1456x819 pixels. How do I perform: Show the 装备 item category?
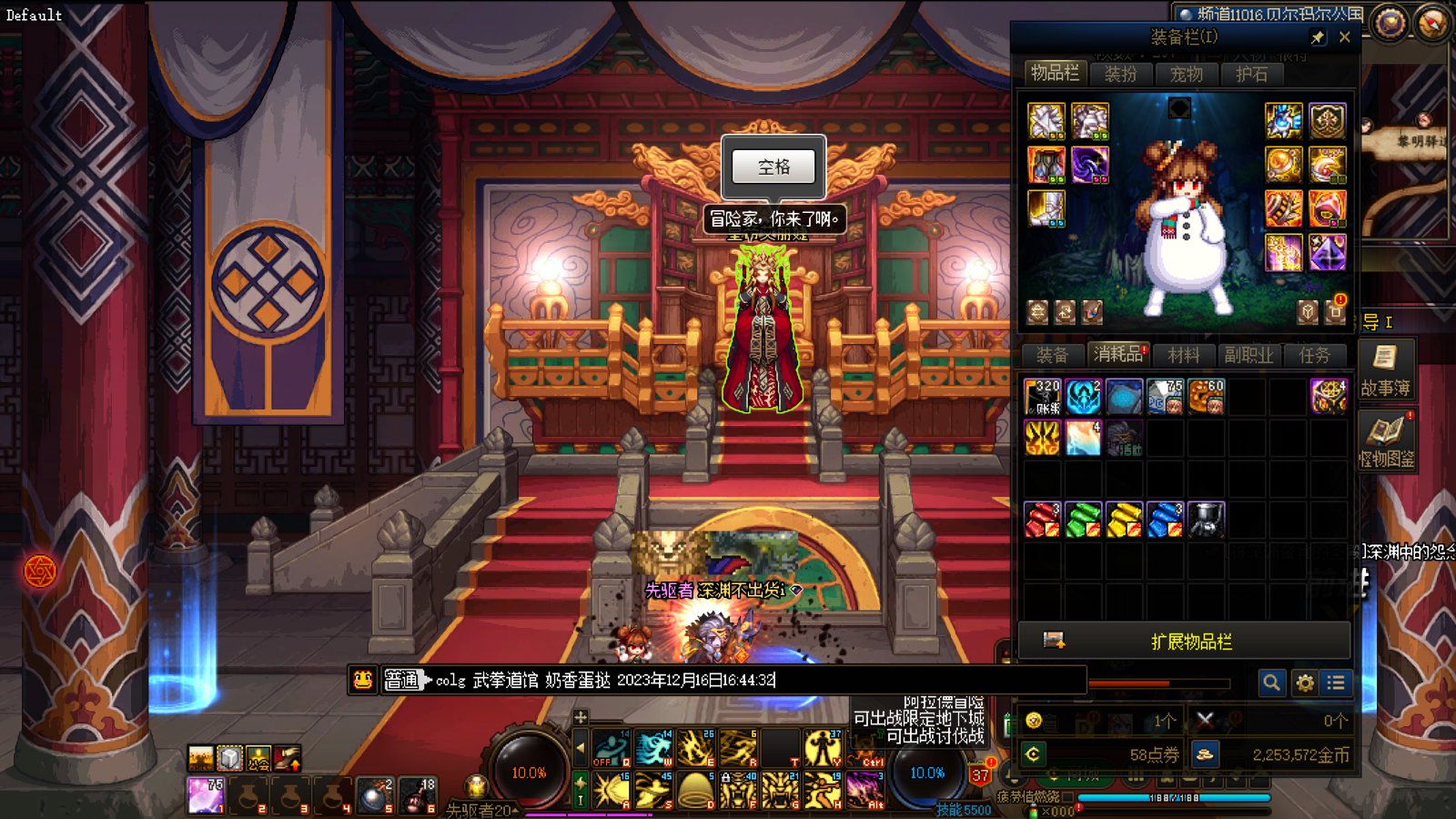[x=1052, y=355]
